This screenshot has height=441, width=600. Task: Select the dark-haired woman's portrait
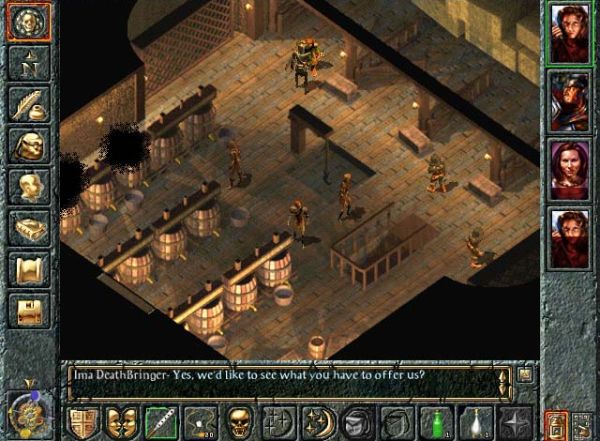[569, 171]
